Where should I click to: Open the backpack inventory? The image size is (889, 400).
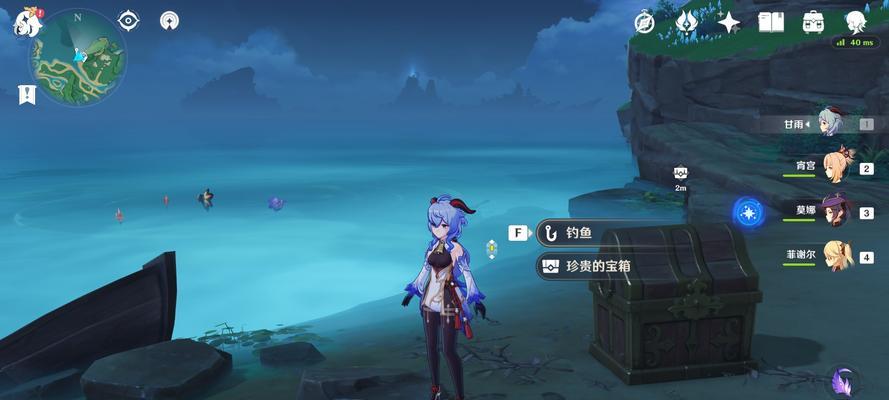pos(813,21)
